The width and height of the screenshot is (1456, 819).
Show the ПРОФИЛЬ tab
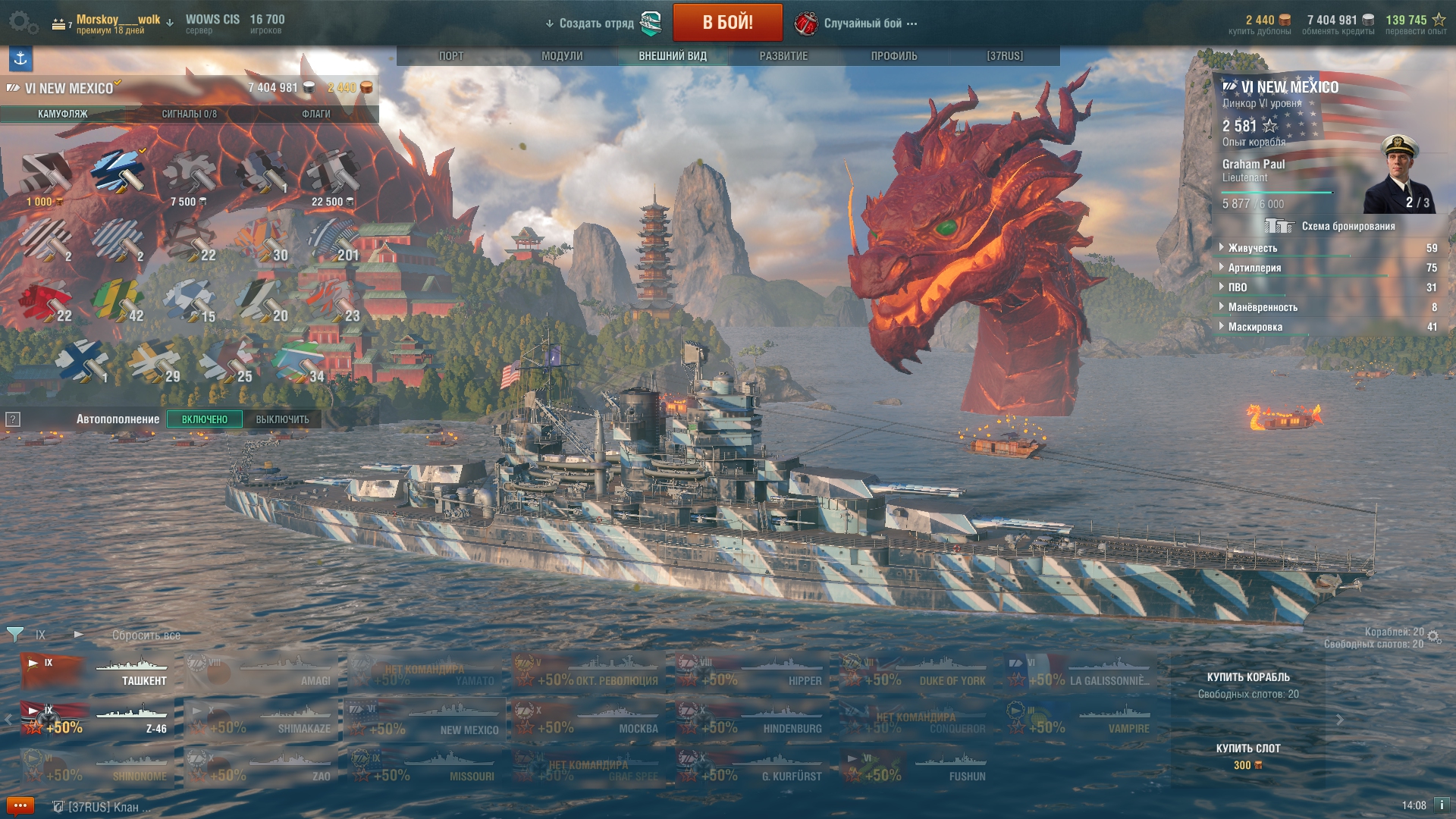coord(894,56)
